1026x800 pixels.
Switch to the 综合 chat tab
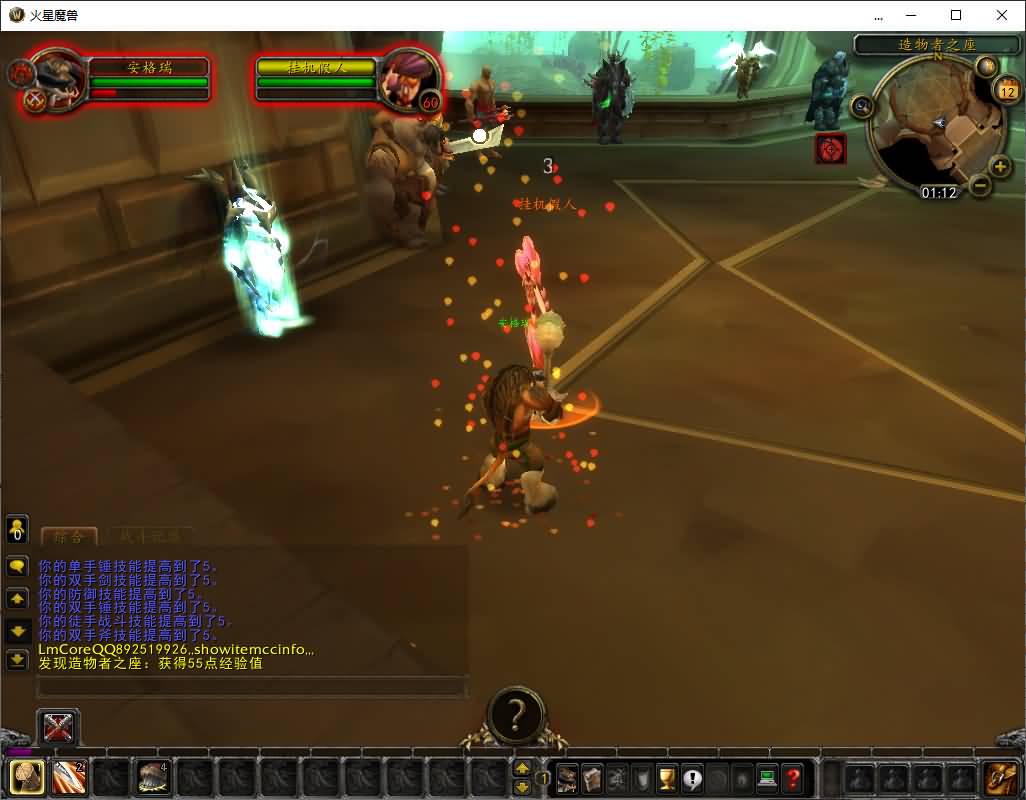click(x=68, y=536)
